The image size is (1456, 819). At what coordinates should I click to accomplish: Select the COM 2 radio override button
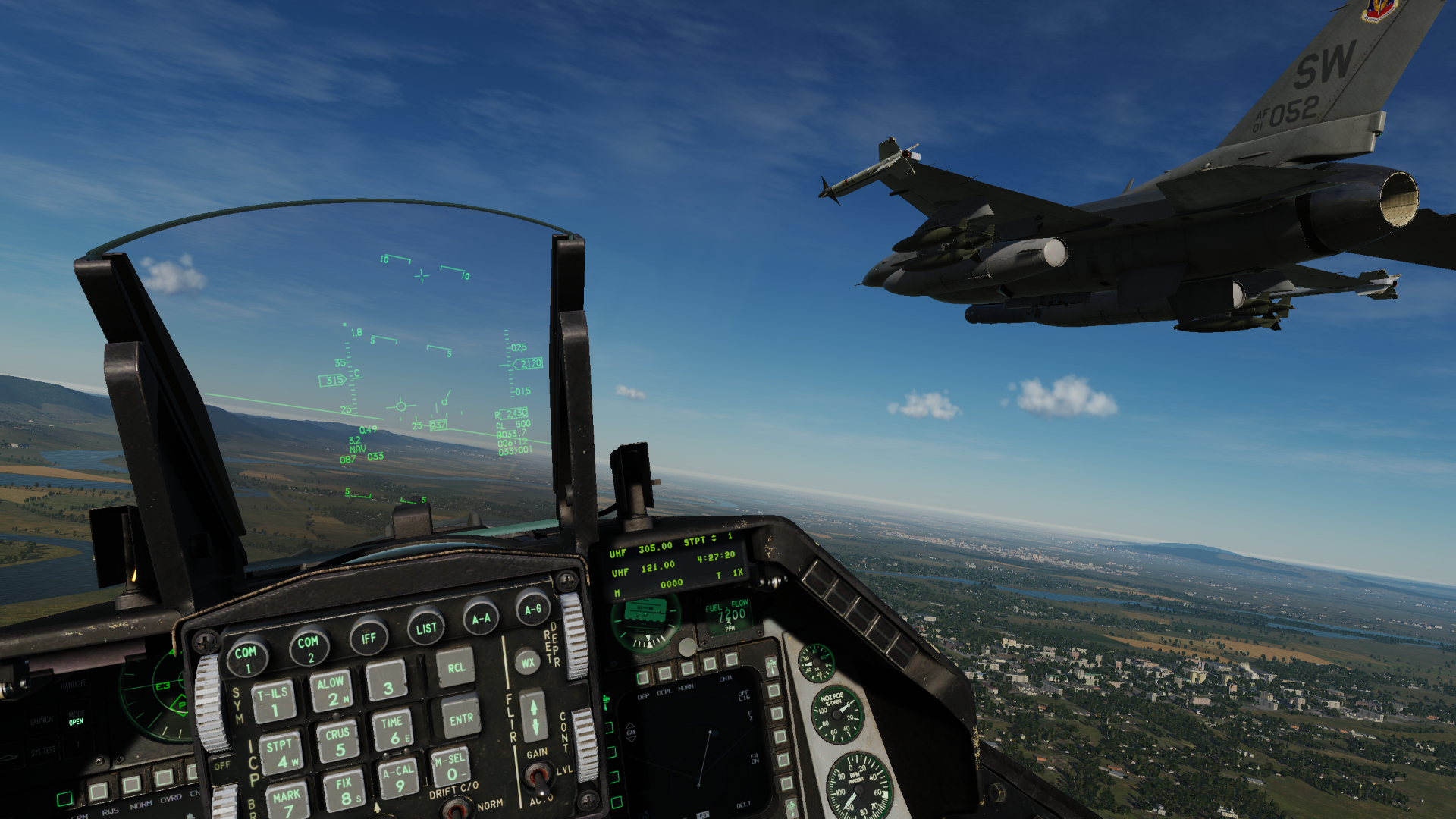(x=309, y=647)
